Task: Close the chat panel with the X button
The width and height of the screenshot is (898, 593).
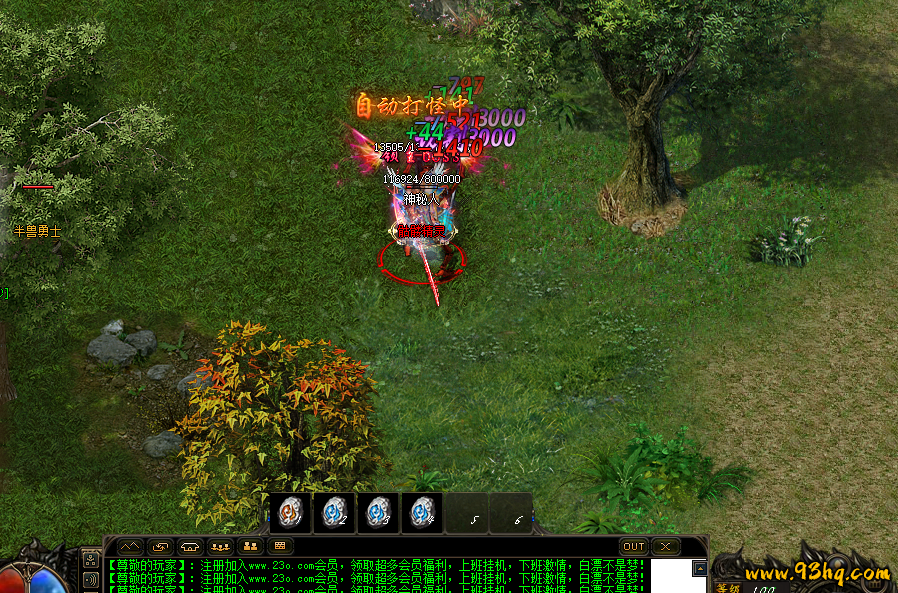Action: pyautogui.click(x=664, y=547)
